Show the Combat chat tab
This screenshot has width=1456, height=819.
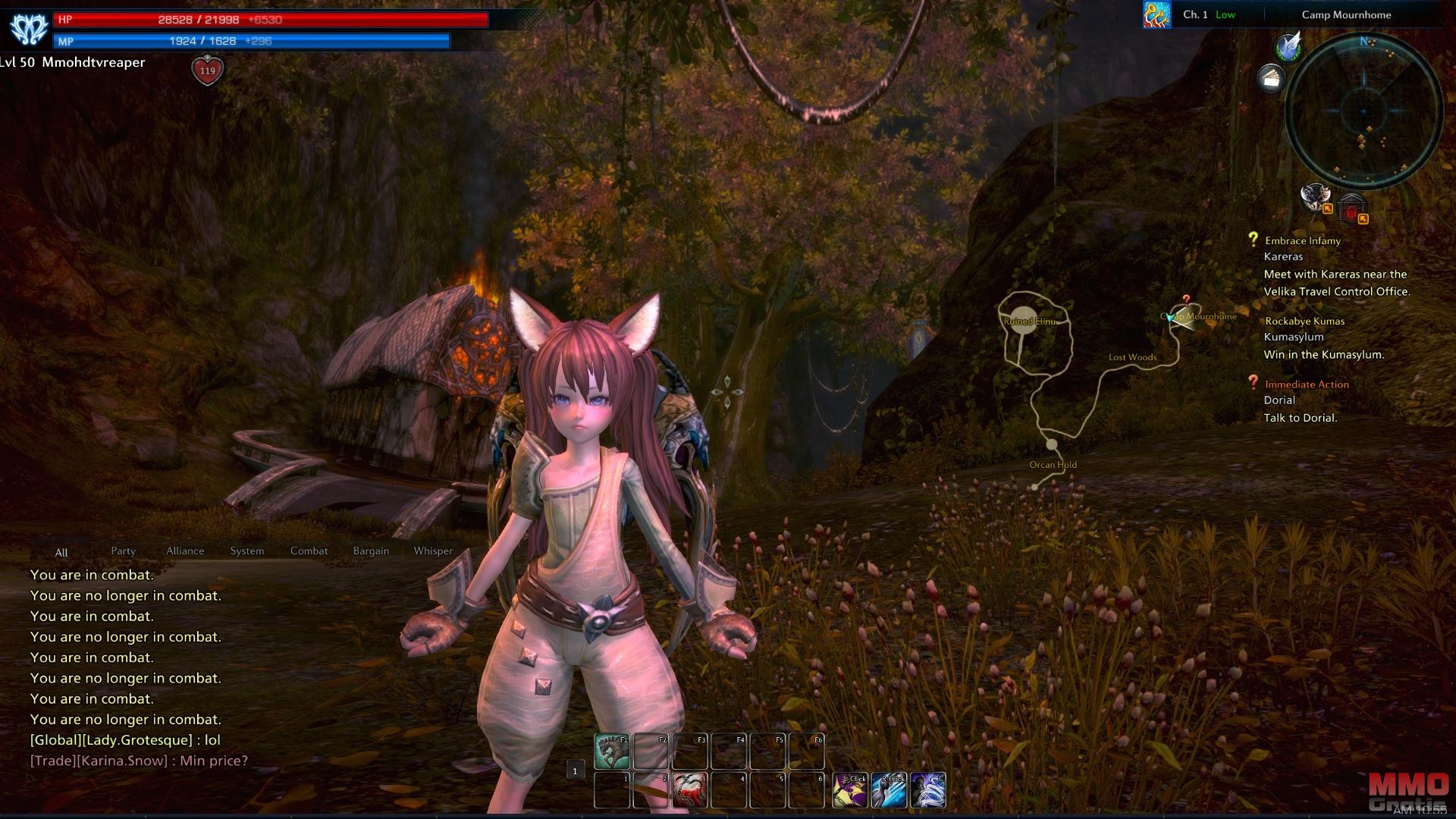click(309, 551)
